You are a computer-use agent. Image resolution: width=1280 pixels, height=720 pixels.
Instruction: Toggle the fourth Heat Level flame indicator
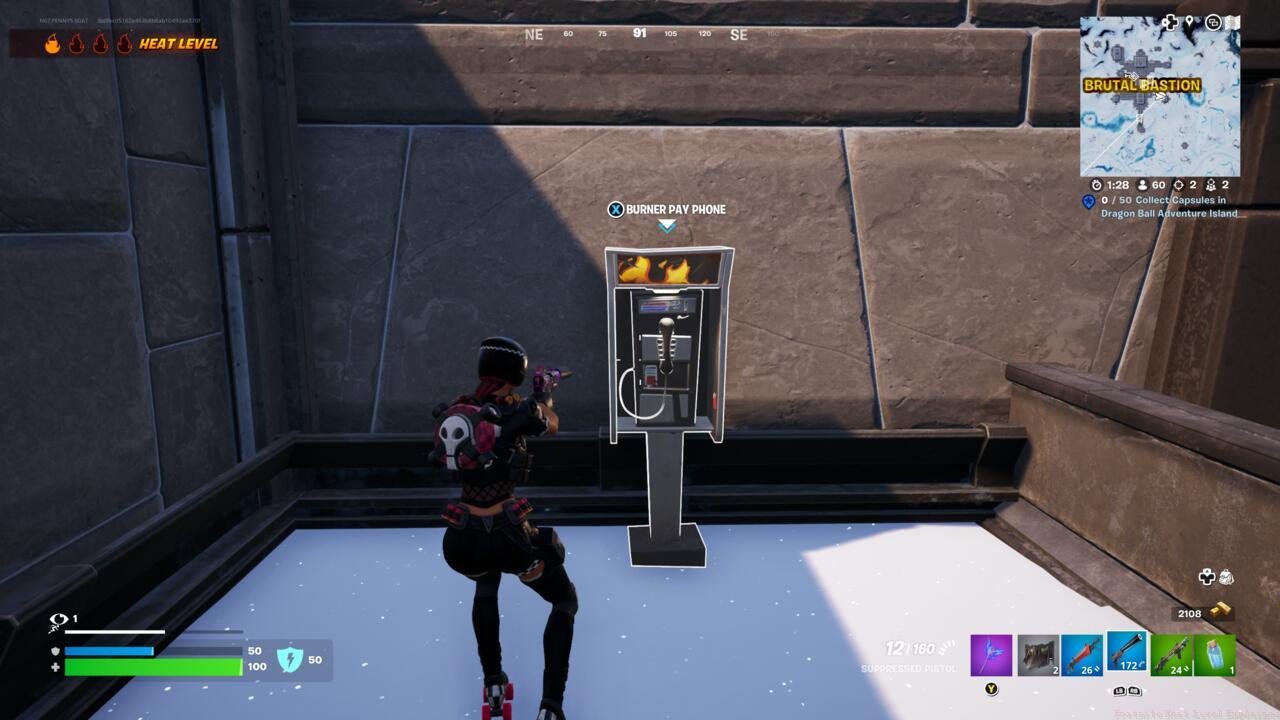[122, 44]
